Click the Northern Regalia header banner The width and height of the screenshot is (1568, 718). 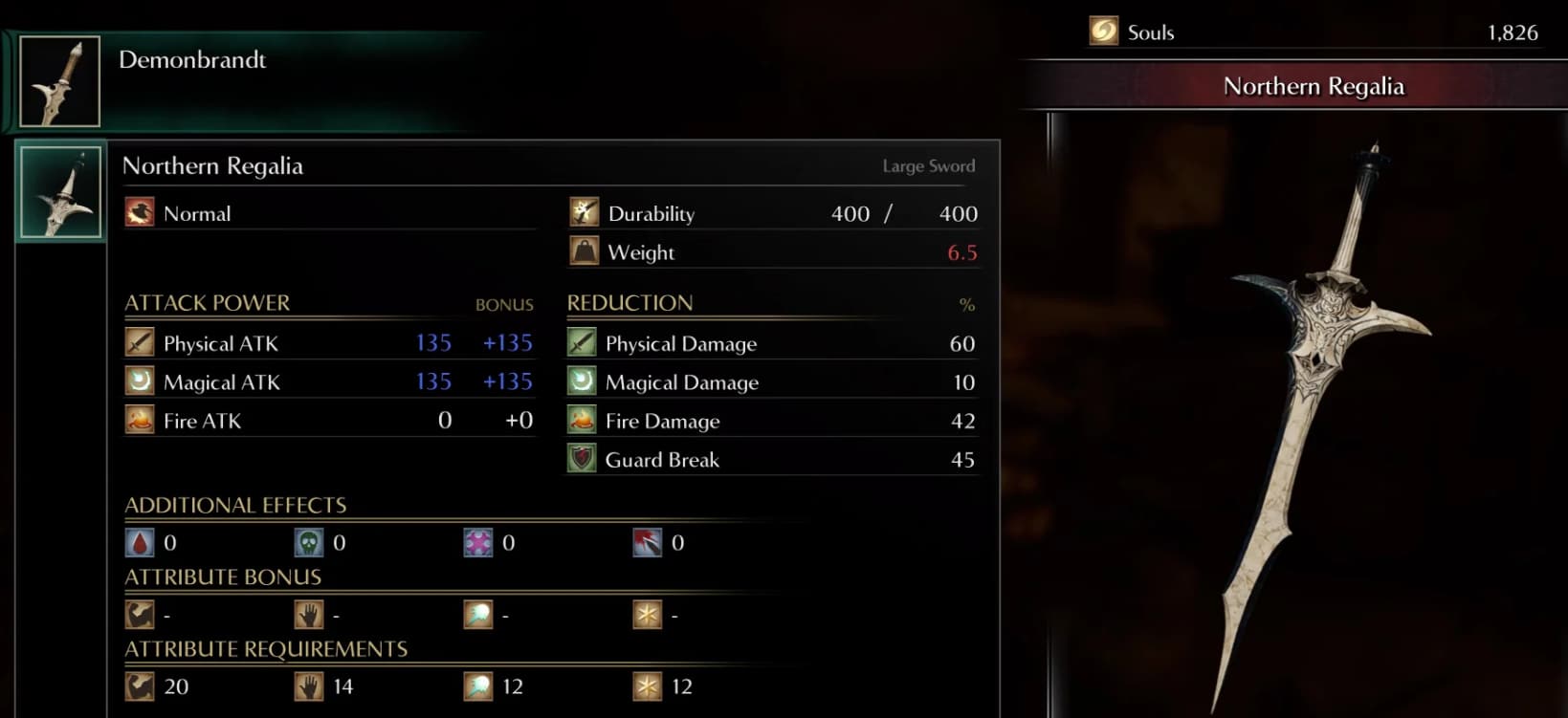point(1314,86)
